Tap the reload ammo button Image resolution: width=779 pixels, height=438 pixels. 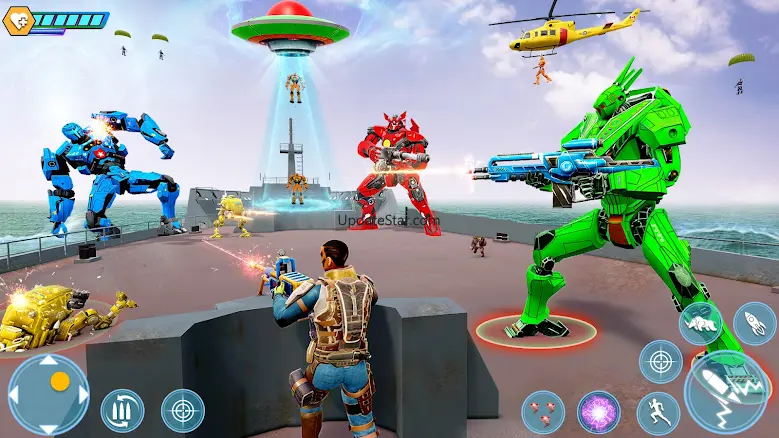[x=122, y=410]
